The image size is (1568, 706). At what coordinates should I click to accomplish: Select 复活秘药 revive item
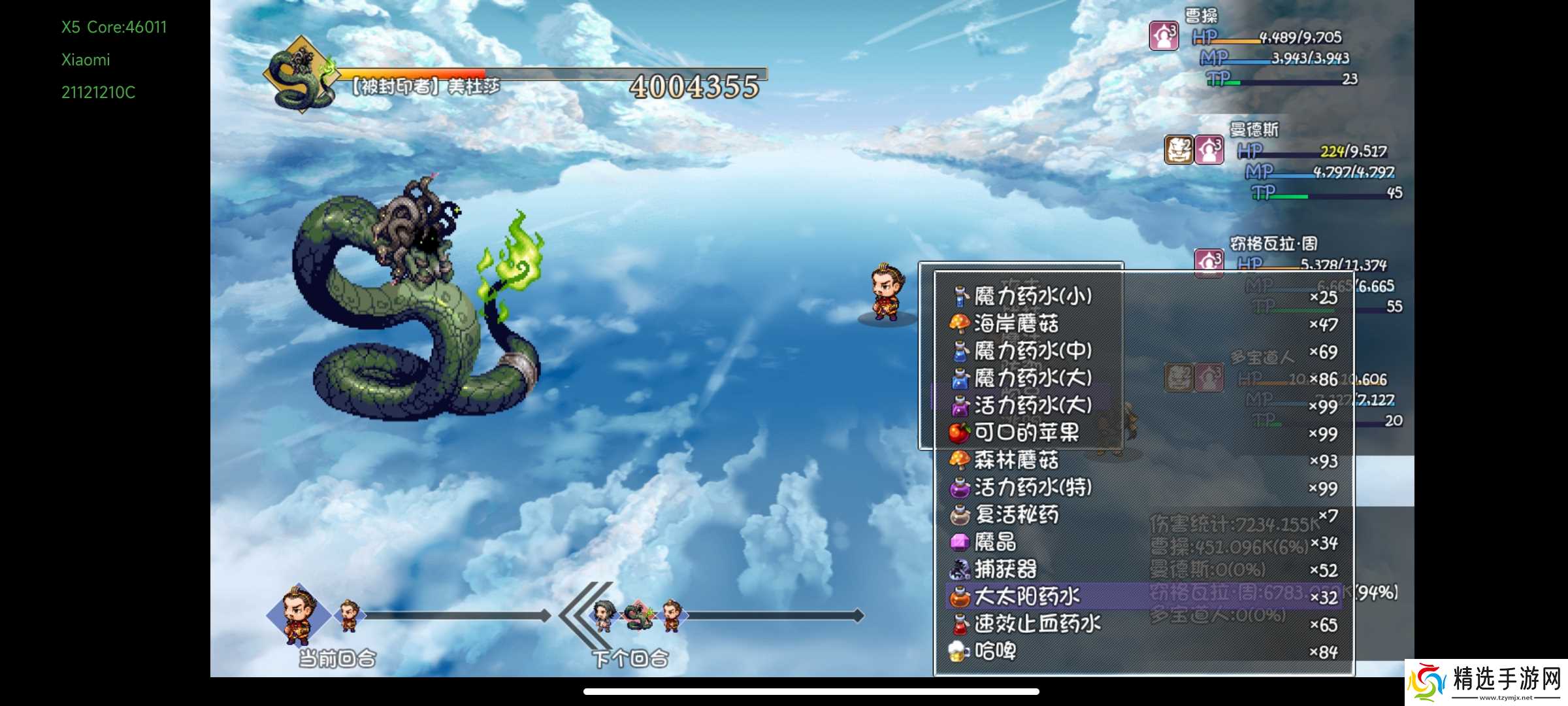pos(1016,515)
